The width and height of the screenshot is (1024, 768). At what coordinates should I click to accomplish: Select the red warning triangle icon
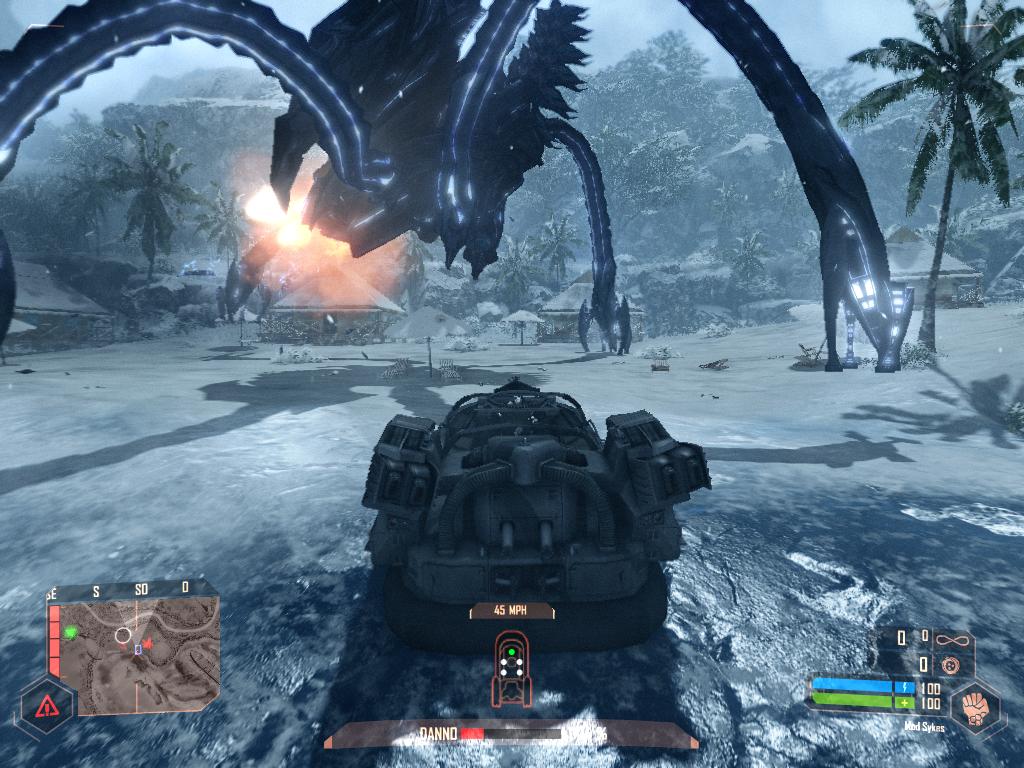46,707
